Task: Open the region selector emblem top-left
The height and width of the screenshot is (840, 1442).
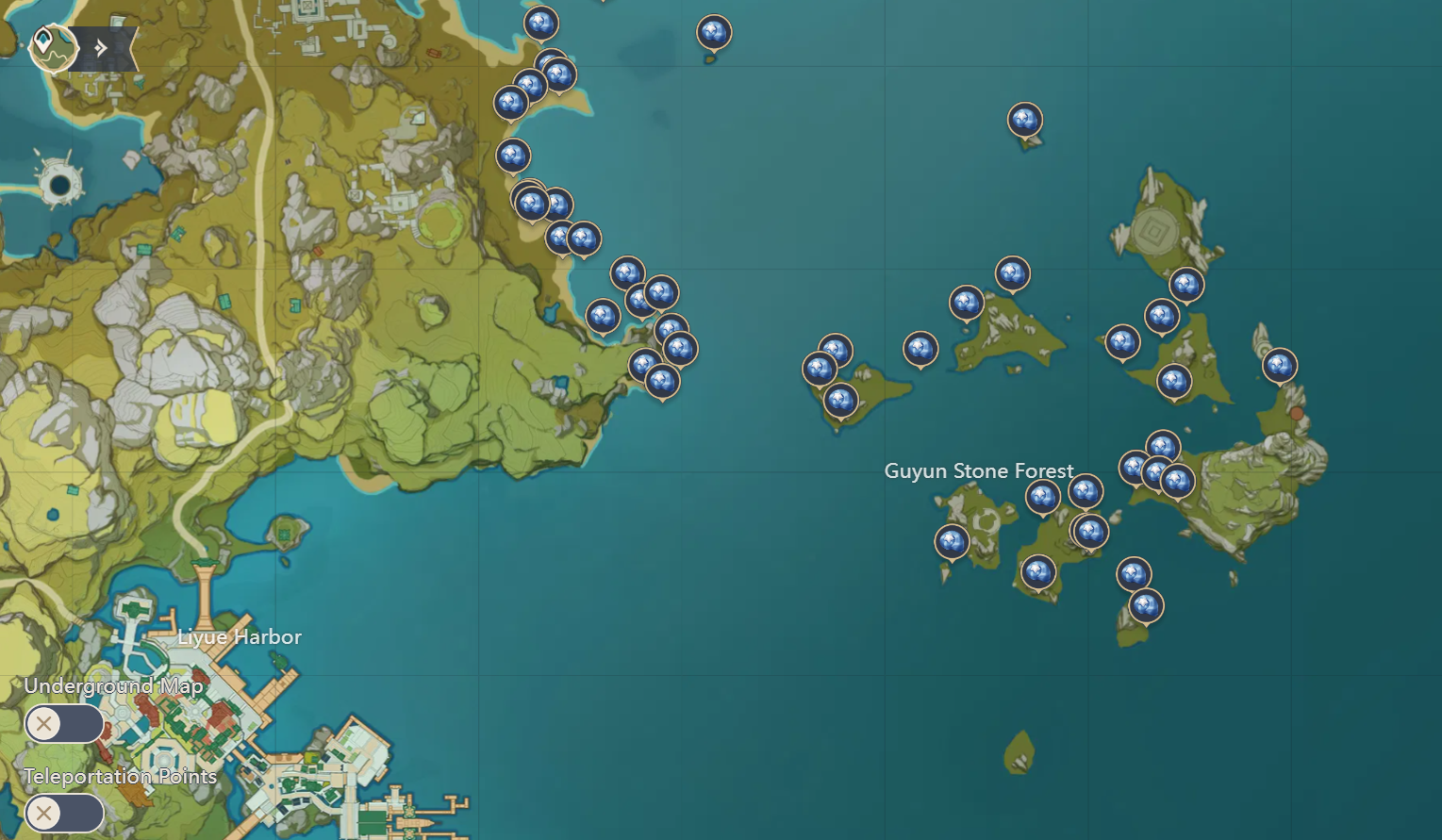Action: coord(53,48)
